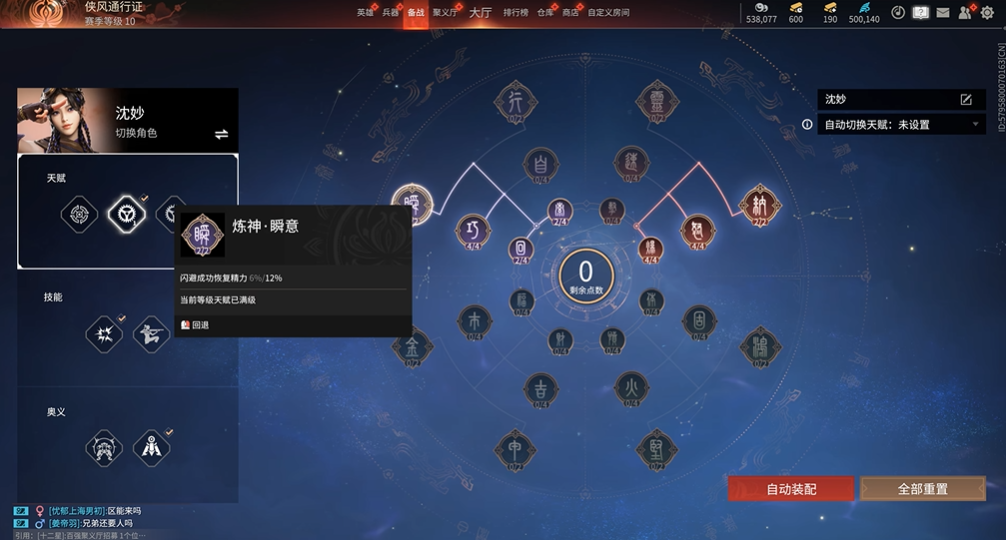Image resolution: width=1006 pixels, height=540 pixels.
Task: Select the 巧 talent node
Action: click(x=473, y=231)
